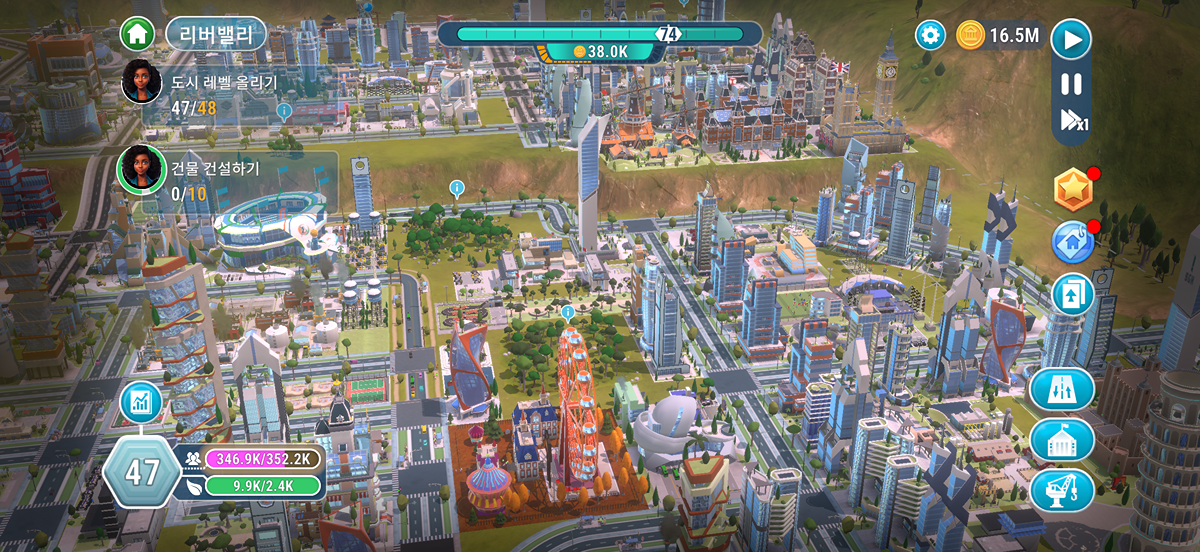This screenshot has width=1200, height=552.
Task: Open the building cards icon
Action: tap(1072, 295)
